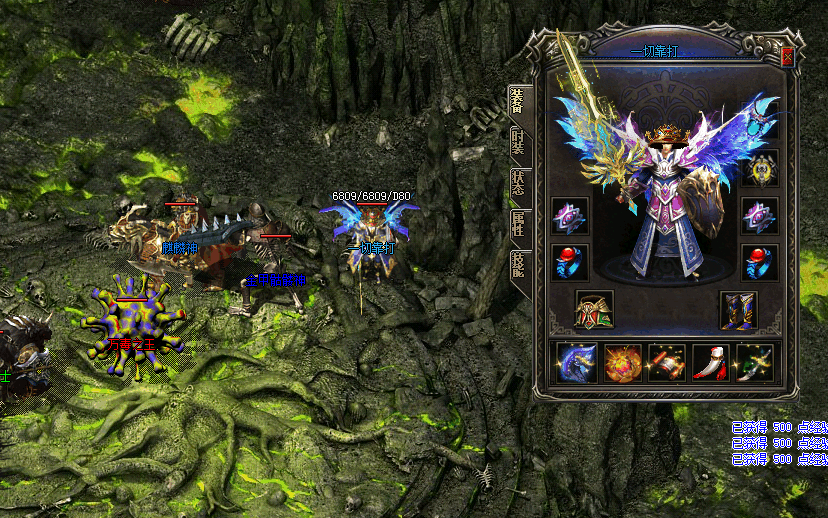Select the red and white horn item

(710, 363)
